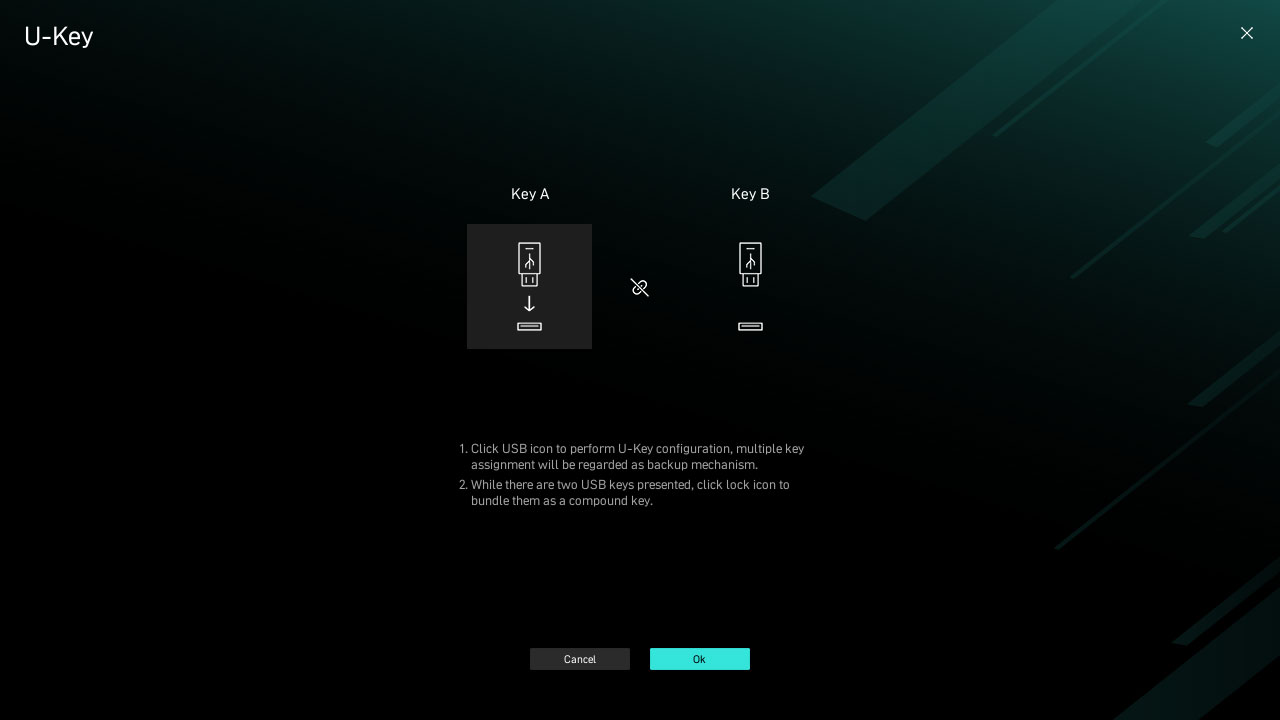Select the Key A column header label
Viewport: 1280px width, 720px height.
(529, 194)
